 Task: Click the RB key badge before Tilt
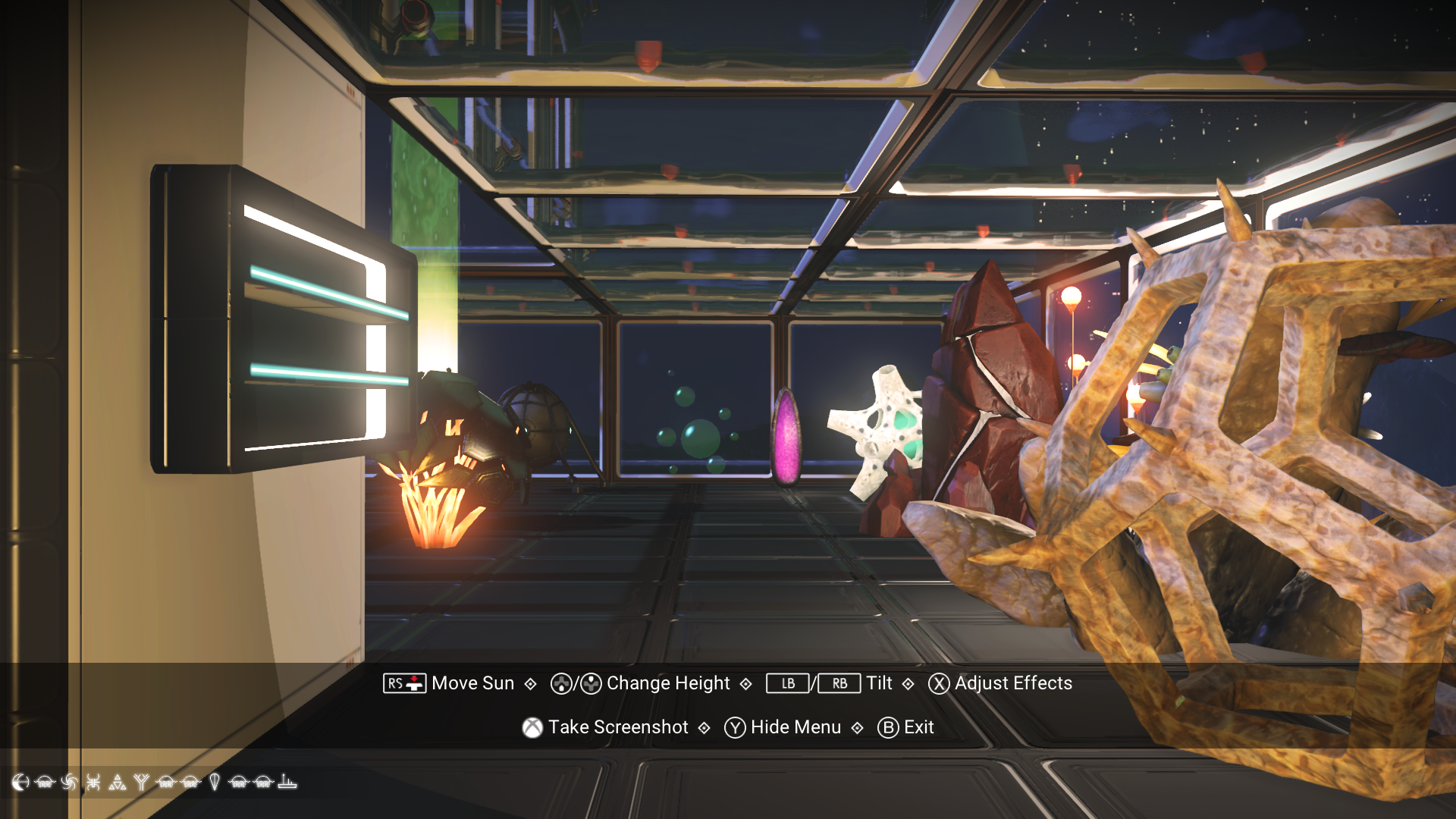coord(839,683)
